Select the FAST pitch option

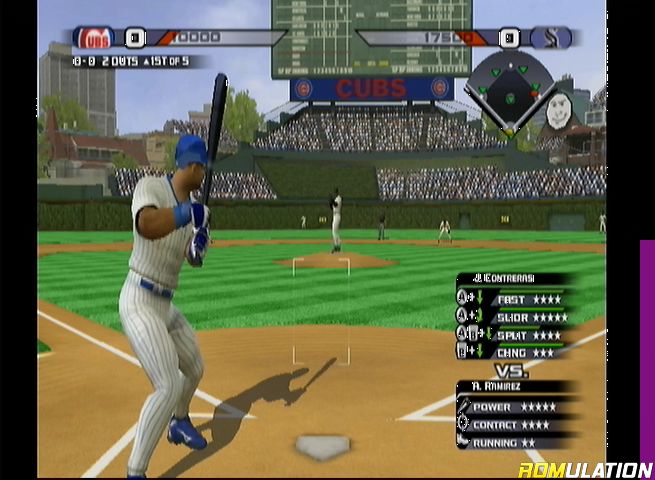pyautogui.click(x=515, y=299)
